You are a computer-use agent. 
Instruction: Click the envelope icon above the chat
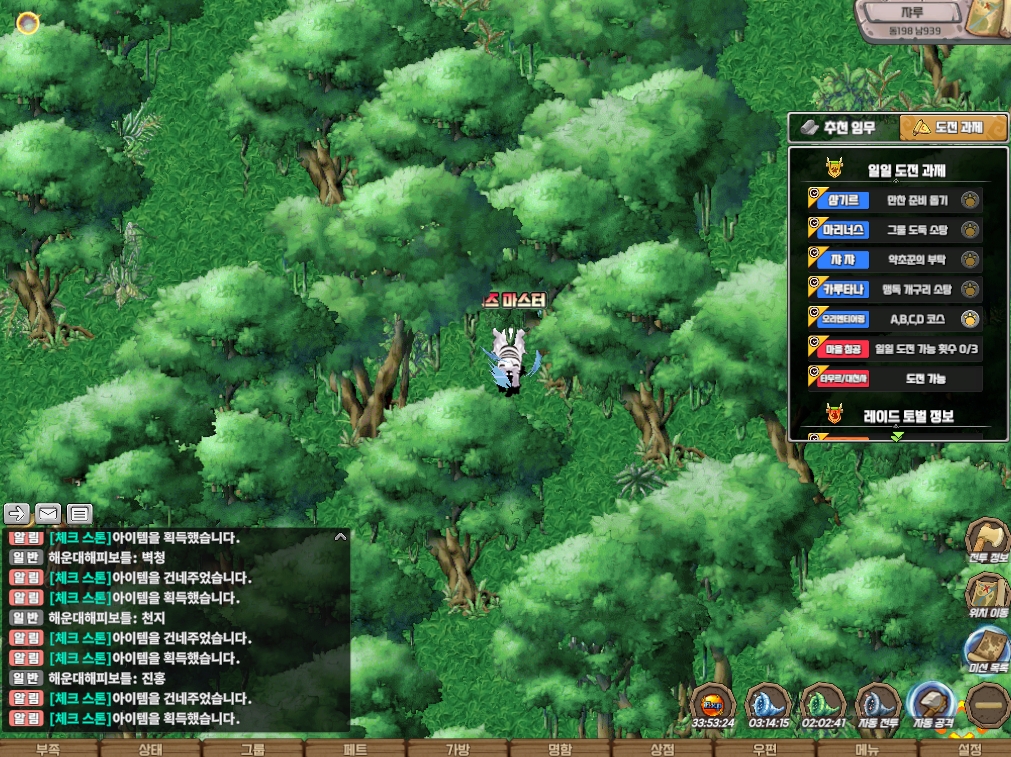pyautogui.click(x=48, y=514)
